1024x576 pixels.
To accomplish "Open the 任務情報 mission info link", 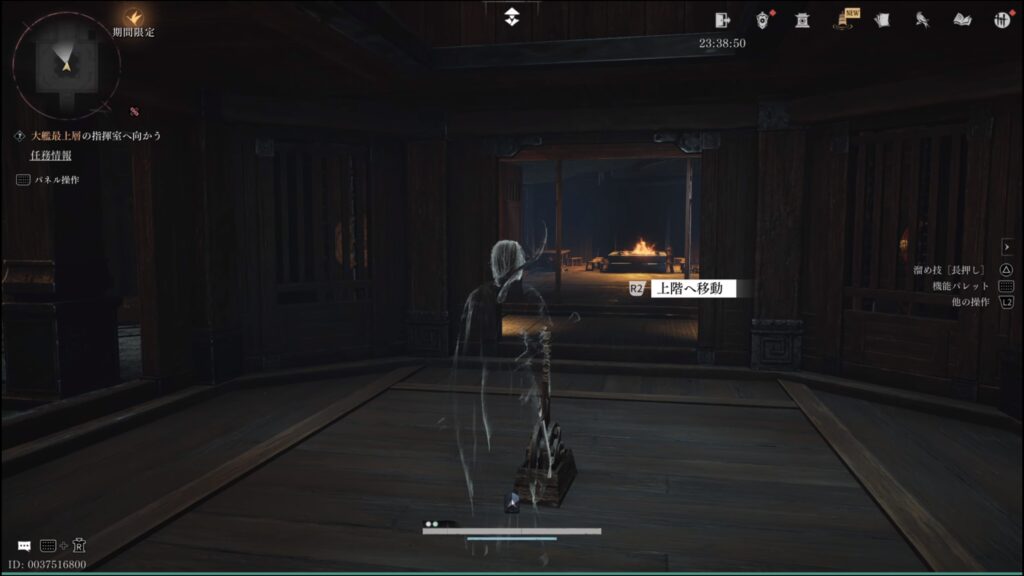I will 50,155.
